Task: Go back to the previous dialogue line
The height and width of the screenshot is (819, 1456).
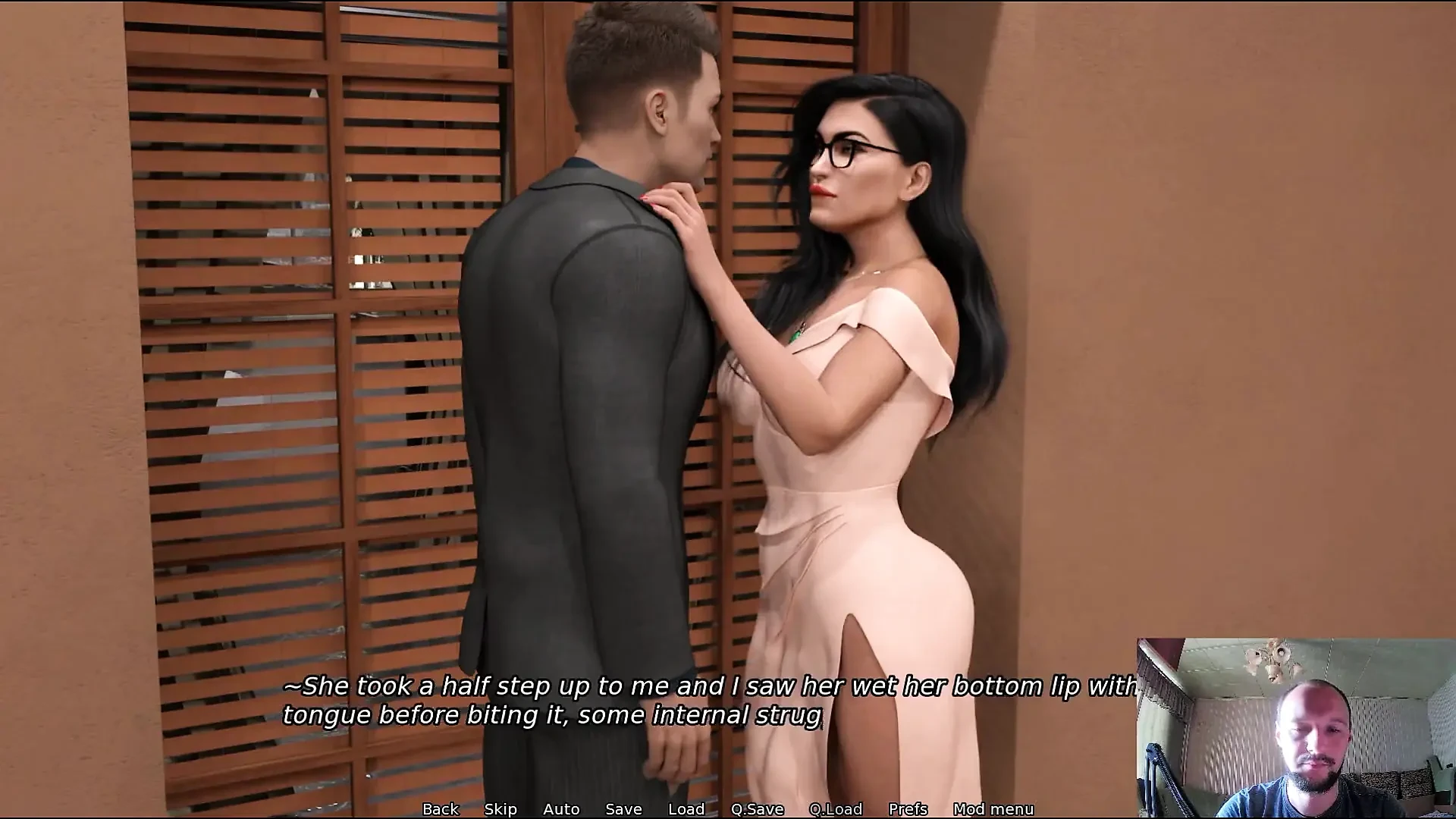Action: pyautogui.click(x=440, y=809)
